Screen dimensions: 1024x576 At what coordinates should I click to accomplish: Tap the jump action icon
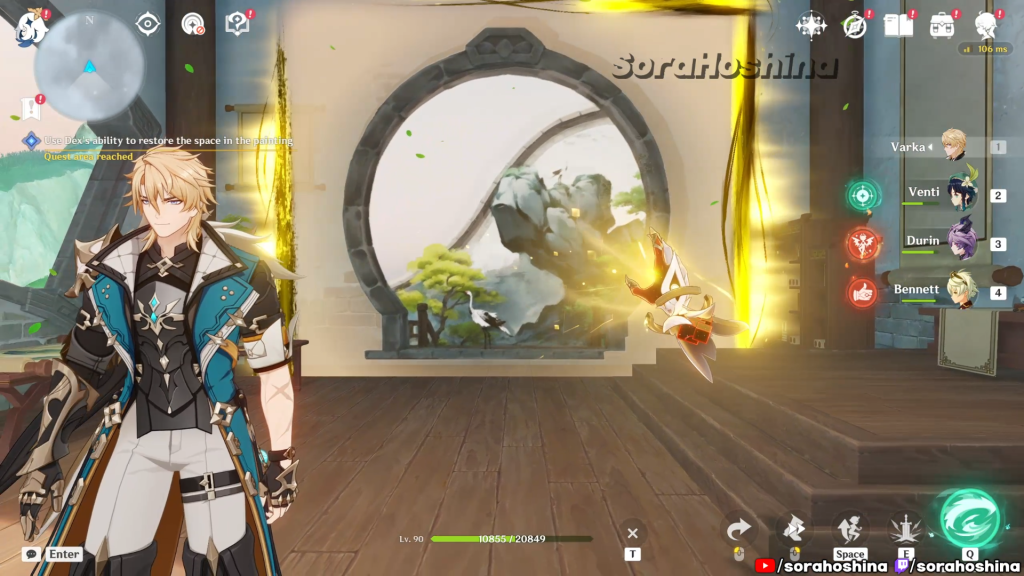(x=850, y=528)
